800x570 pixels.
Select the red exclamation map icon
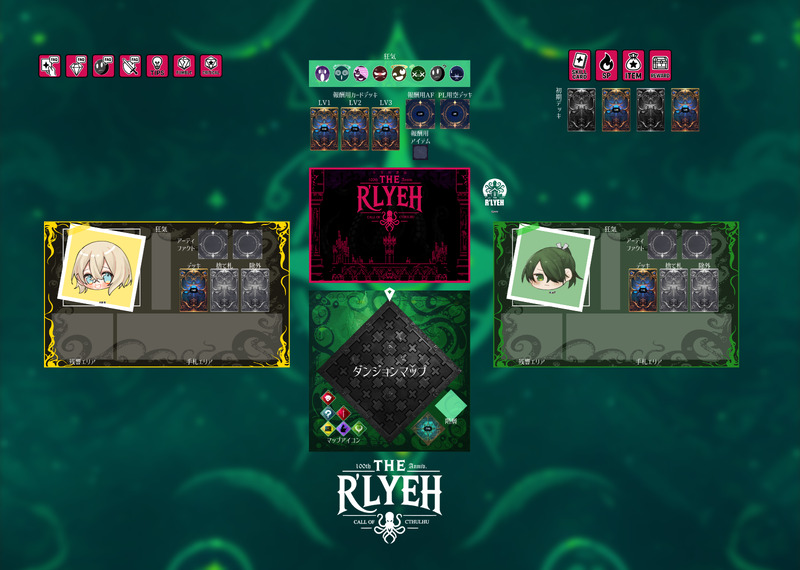tap(343, 413)
